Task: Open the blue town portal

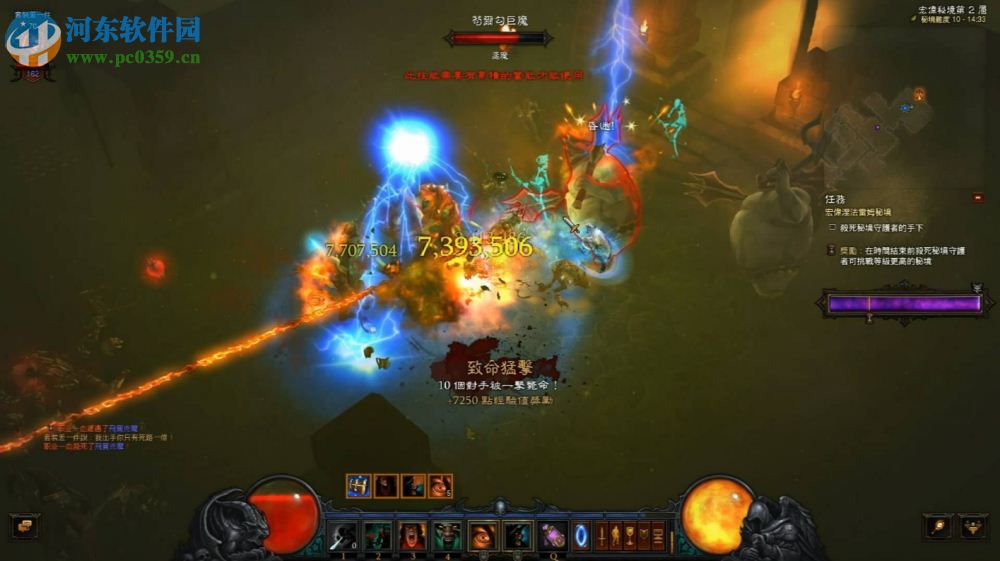Action: point(581,536)
